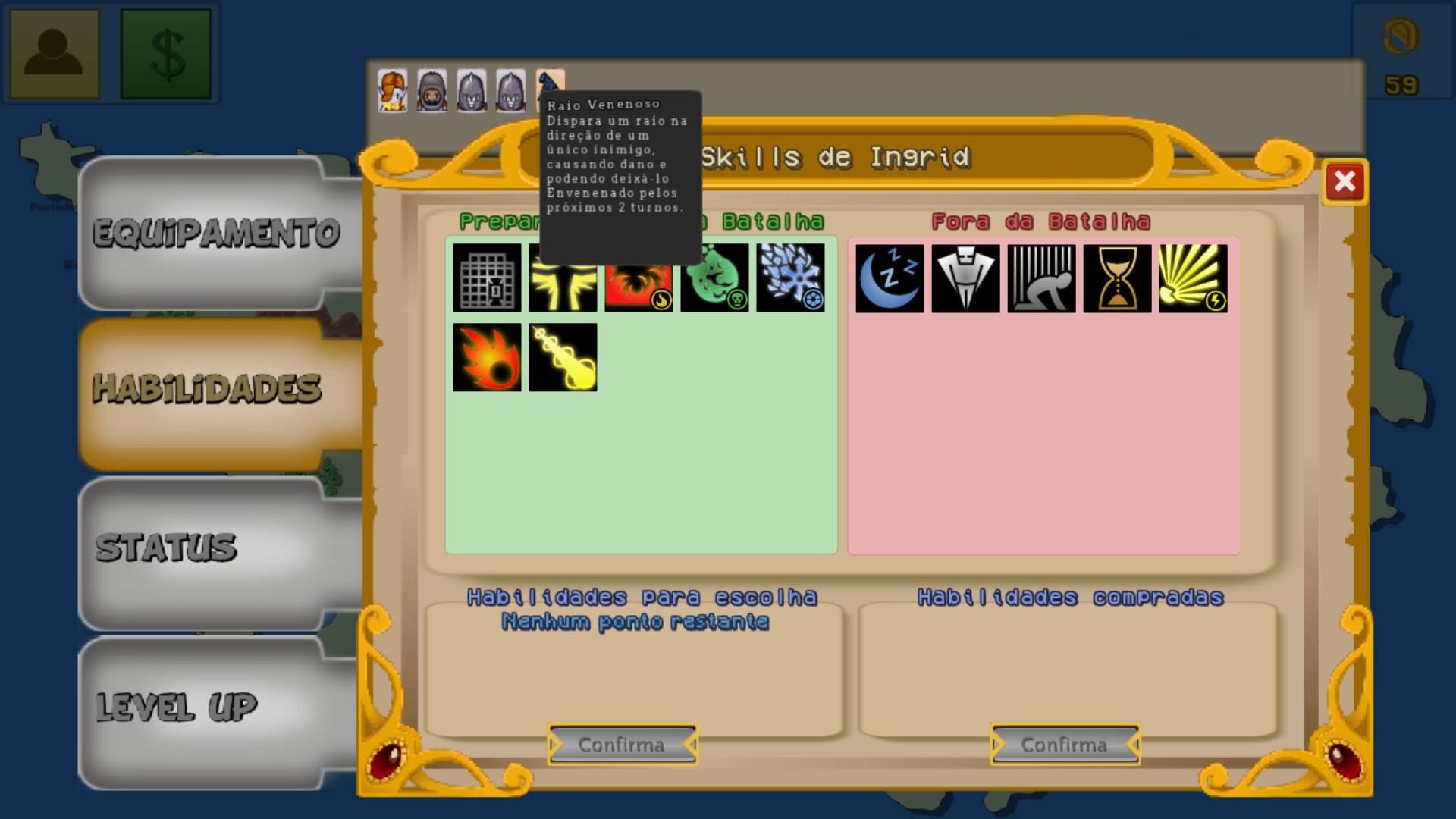Screen dimensions: 1456x819
Task: Select the snowflake ice skill icon
Action: [791, 278]
